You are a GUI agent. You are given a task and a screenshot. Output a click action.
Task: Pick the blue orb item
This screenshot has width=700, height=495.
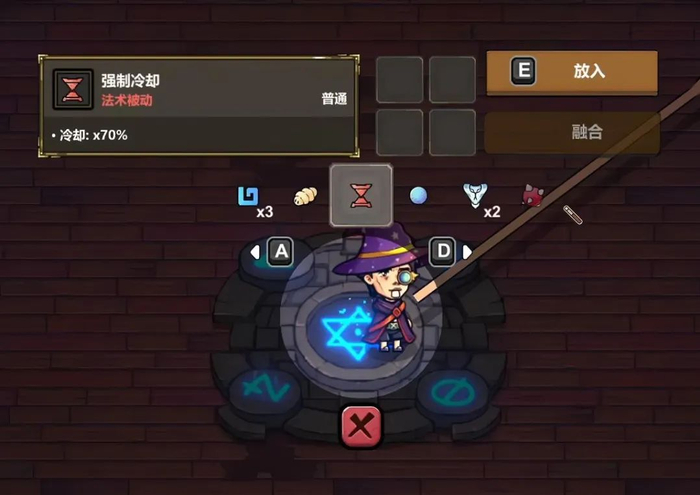(418, 196)
